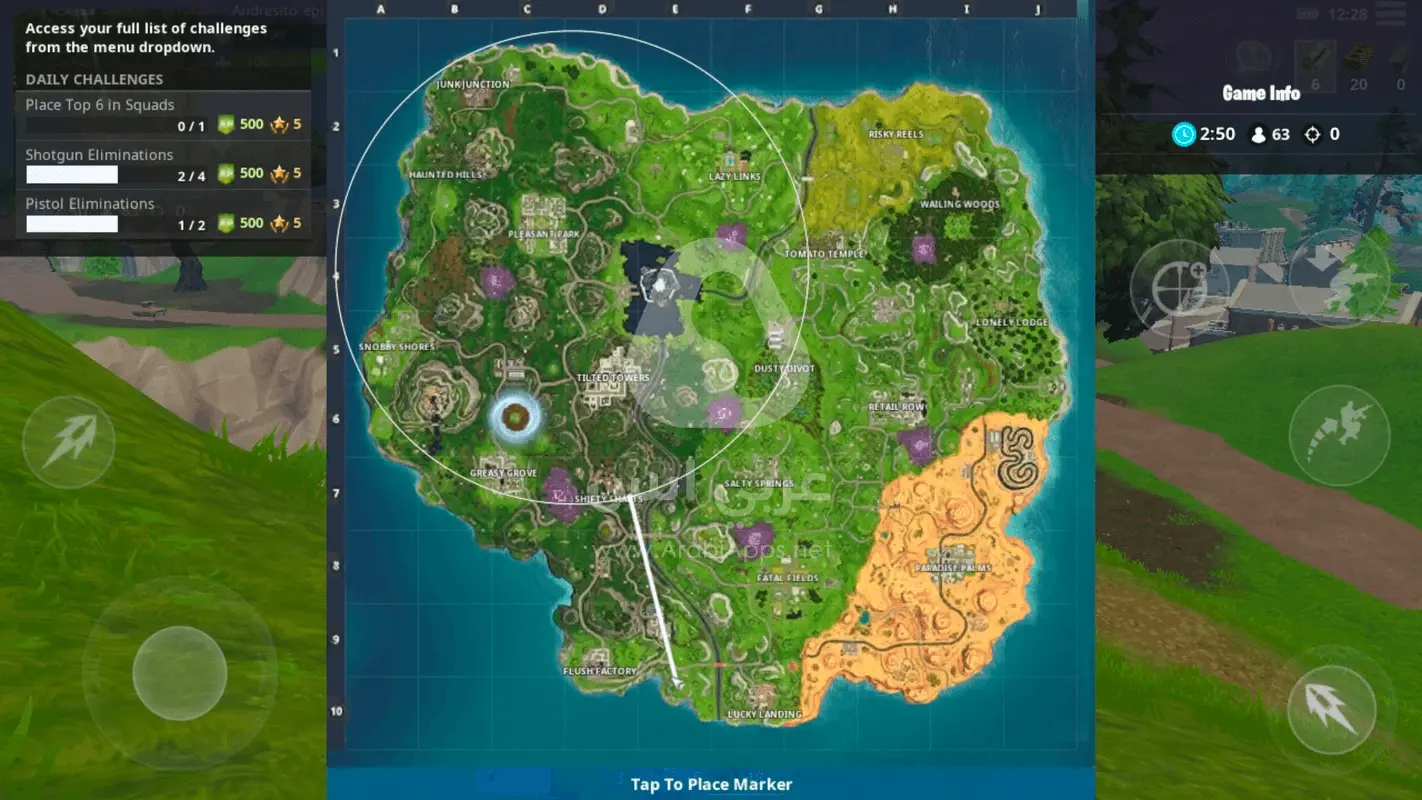Tap the Game Info label

1259,93
